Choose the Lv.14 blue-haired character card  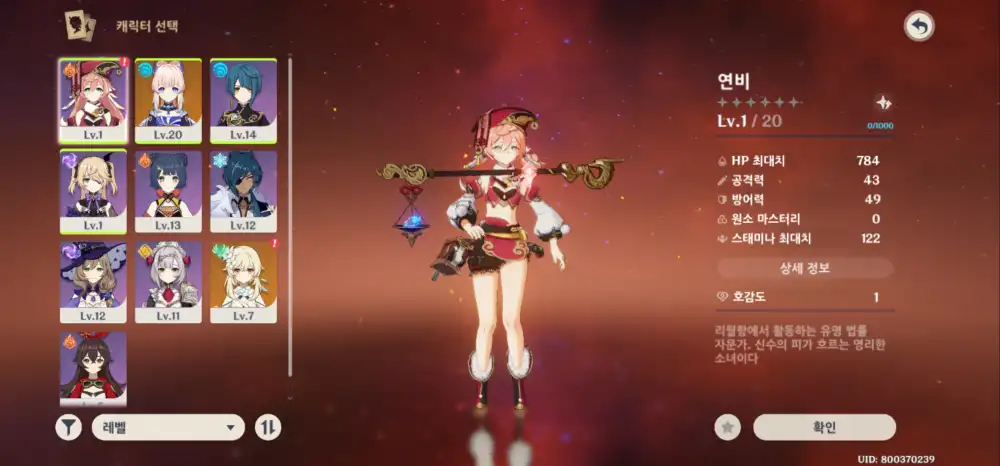[243, 100]
